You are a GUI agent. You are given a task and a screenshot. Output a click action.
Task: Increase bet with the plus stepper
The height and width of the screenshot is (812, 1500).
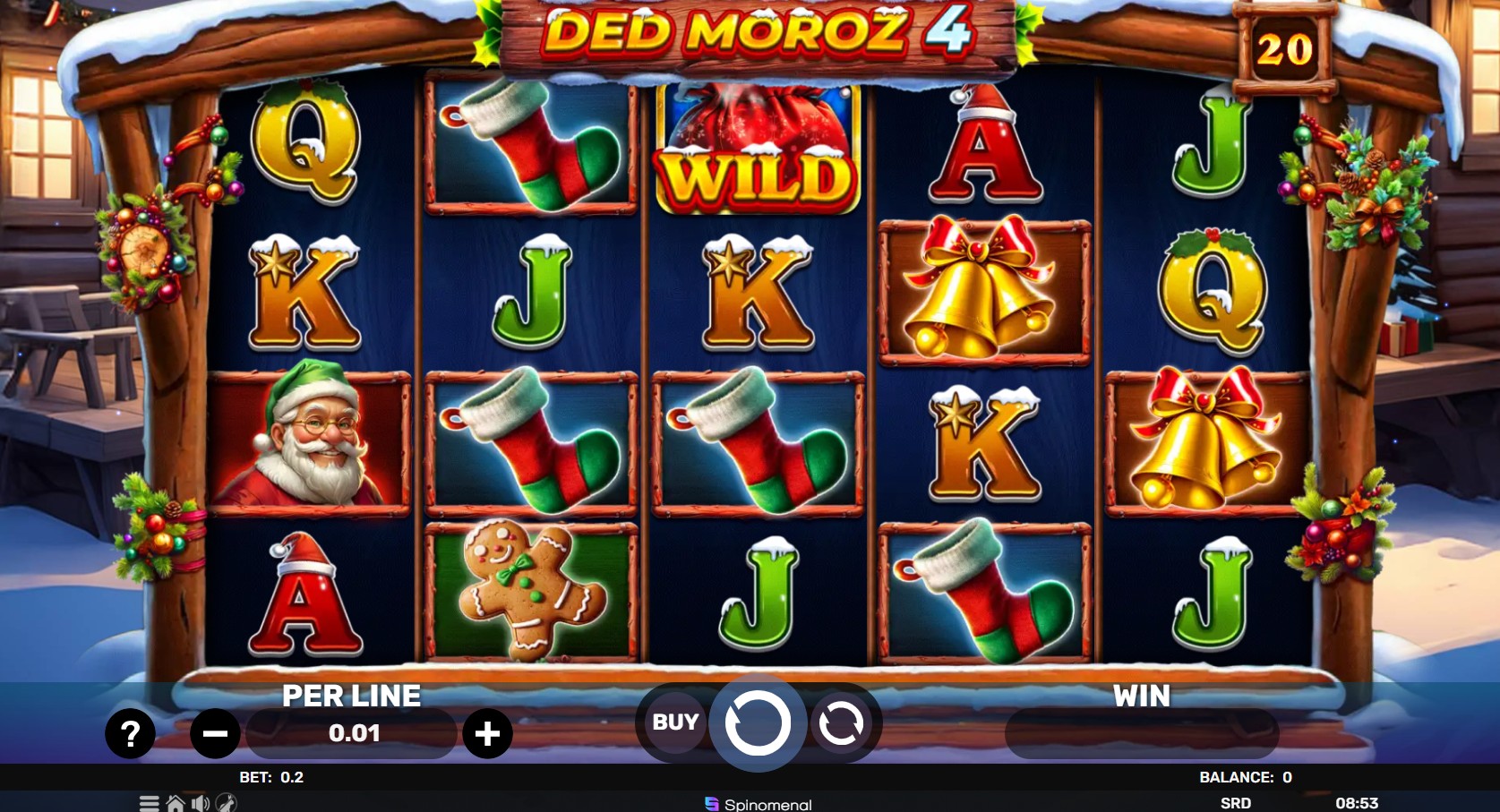[x=488, y=733]
